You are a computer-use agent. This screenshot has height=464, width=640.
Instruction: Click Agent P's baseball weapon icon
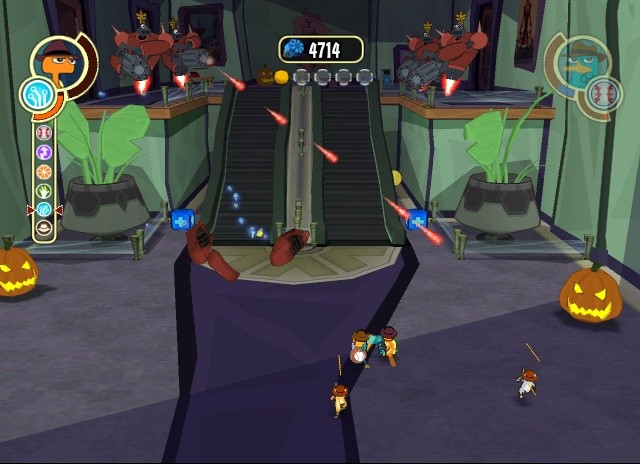pyautogui.click(x=600, y=96)
